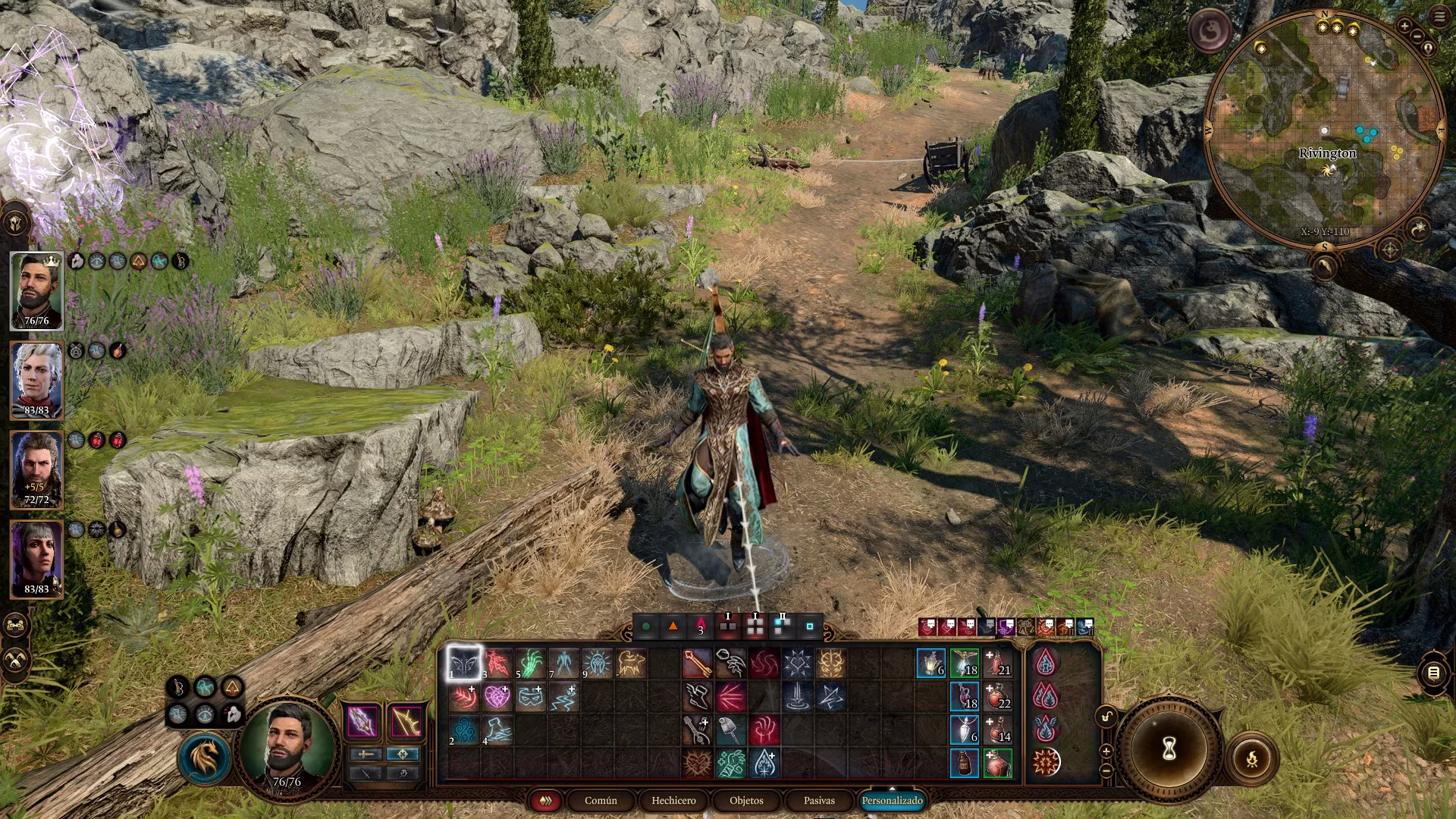Select the golden bow ranged weapon slot
This screenshot has height=819, width=1456.
406,721
